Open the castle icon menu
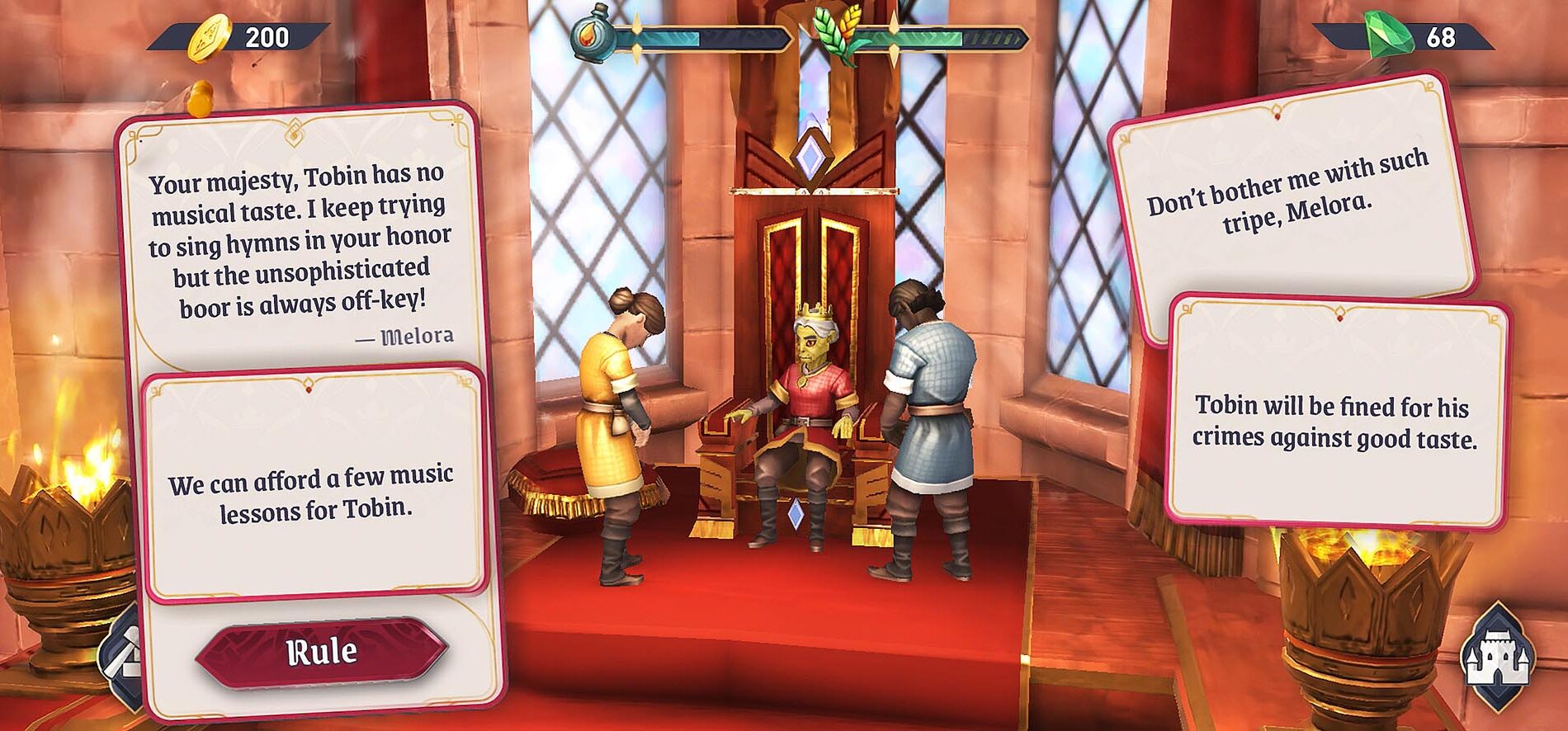This screenshot has height=731, width=1568. [x=1498, y=658]
